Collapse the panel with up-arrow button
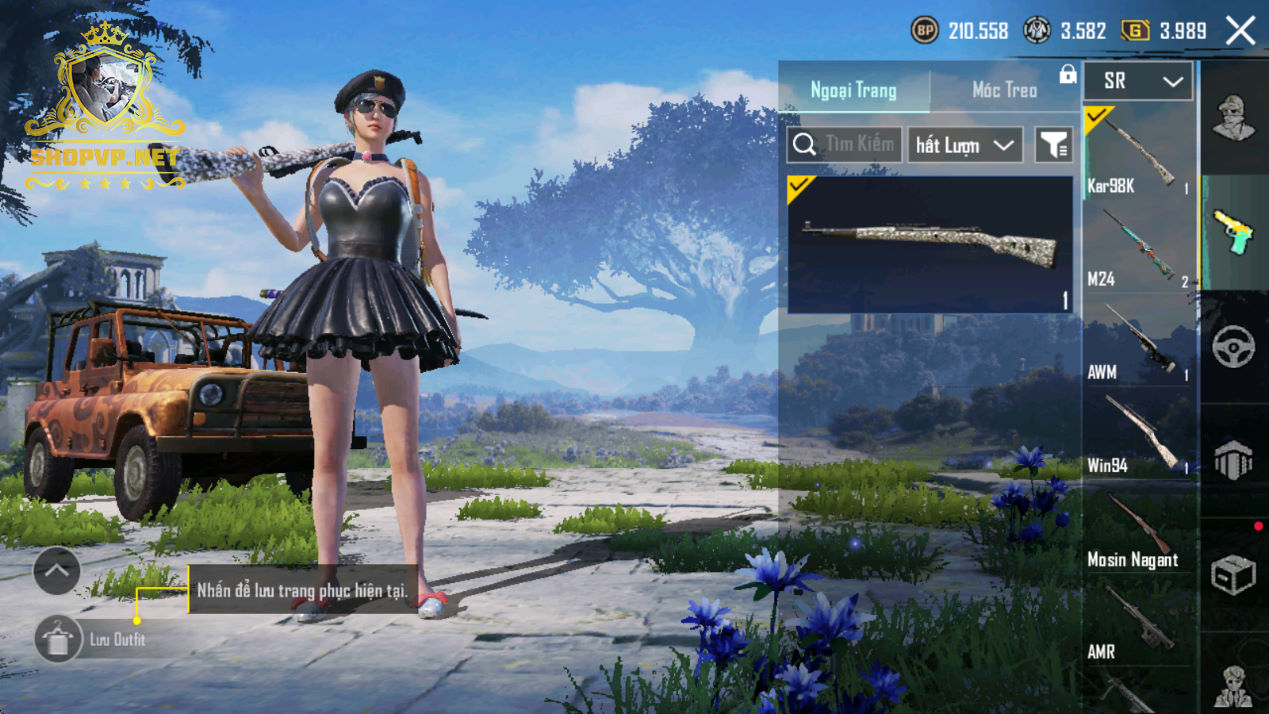 [57, 571]
